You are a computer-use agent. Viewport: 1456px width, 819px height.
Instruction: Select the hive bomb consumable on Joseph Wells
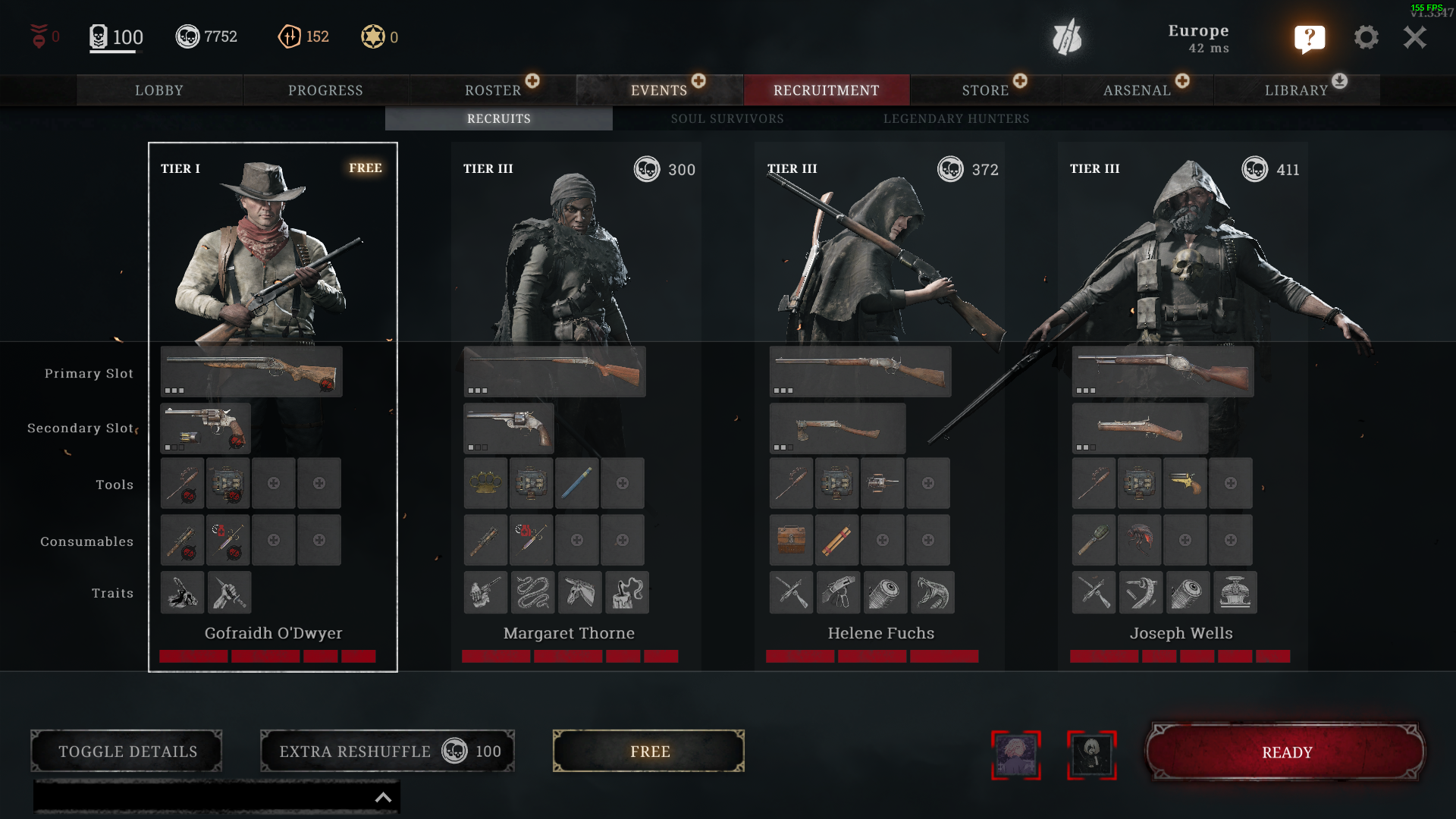pyautogui.click(x=1140, y=540)
